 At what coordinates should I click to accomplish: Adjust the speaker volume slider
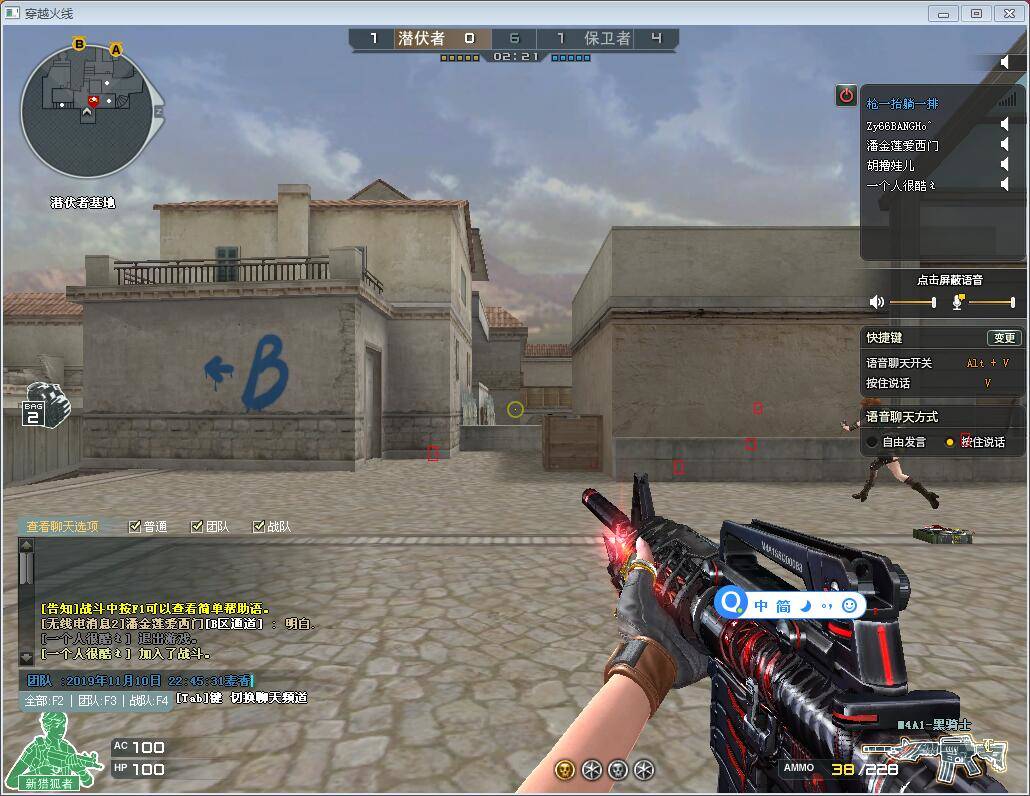click(x=912, y=302)
